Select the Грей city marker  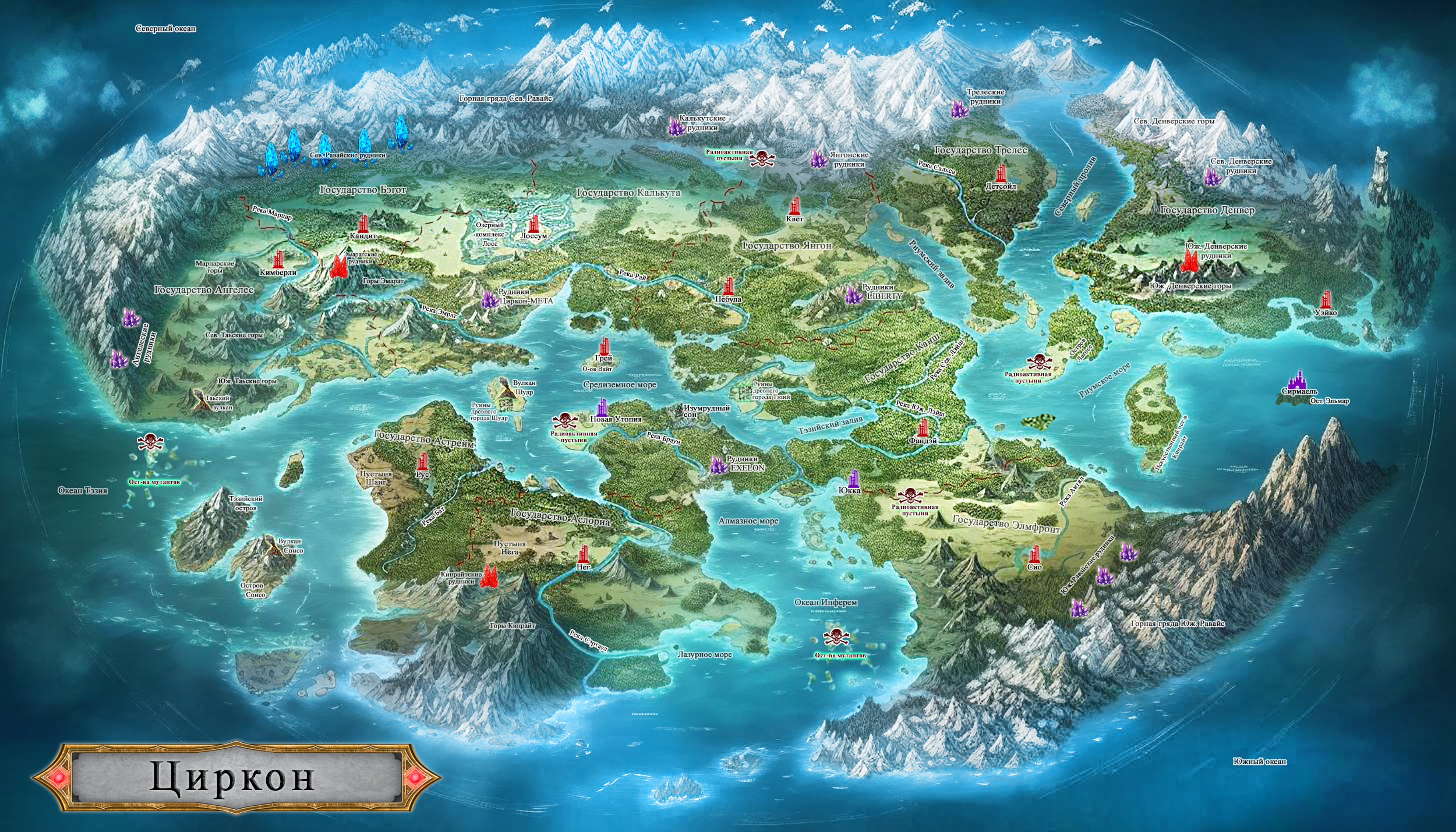[604, 347]
